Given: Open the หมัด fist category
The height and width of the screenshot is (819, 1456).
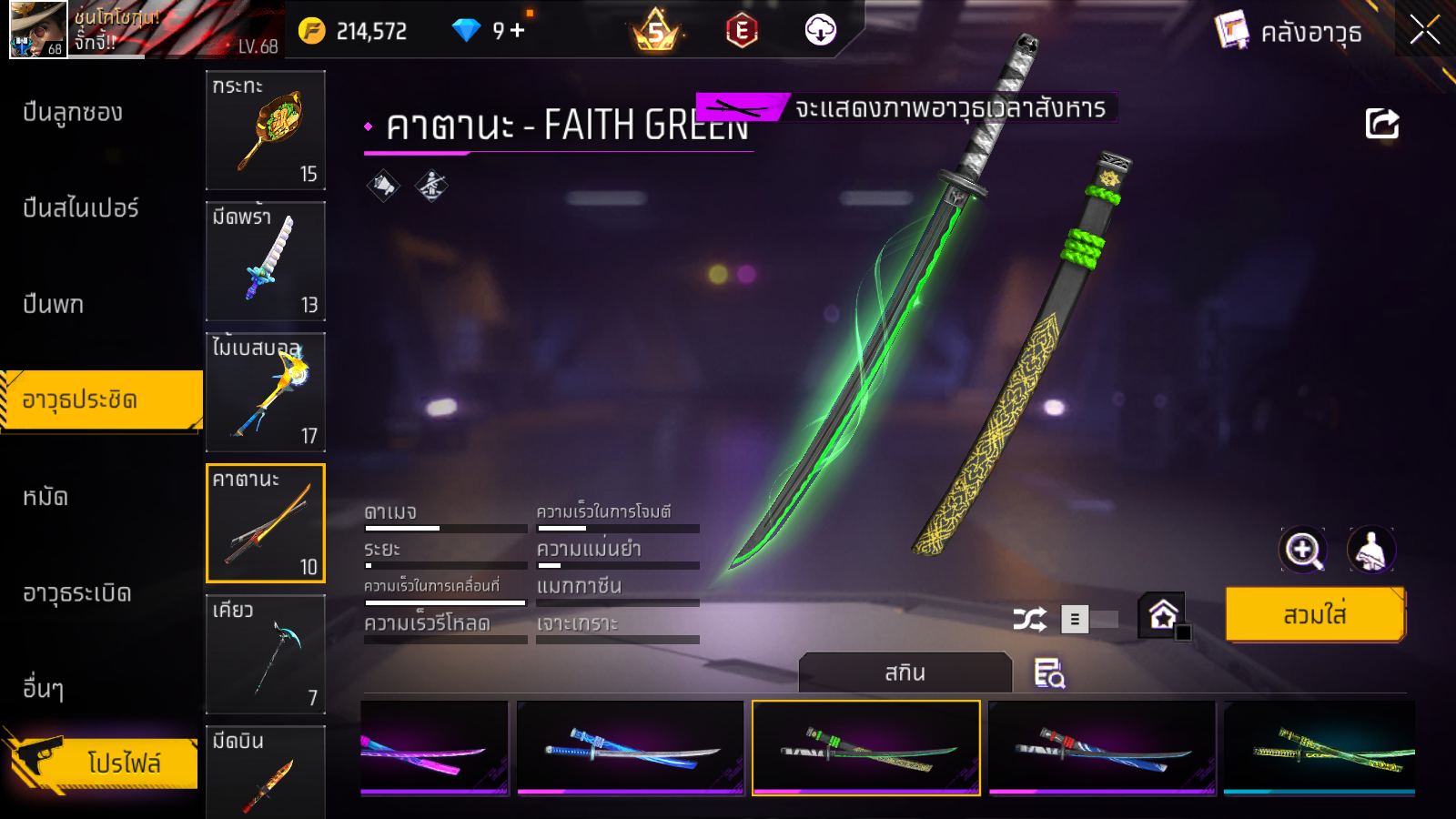Looking at the screenshot, I should click(x=45, y=497).
